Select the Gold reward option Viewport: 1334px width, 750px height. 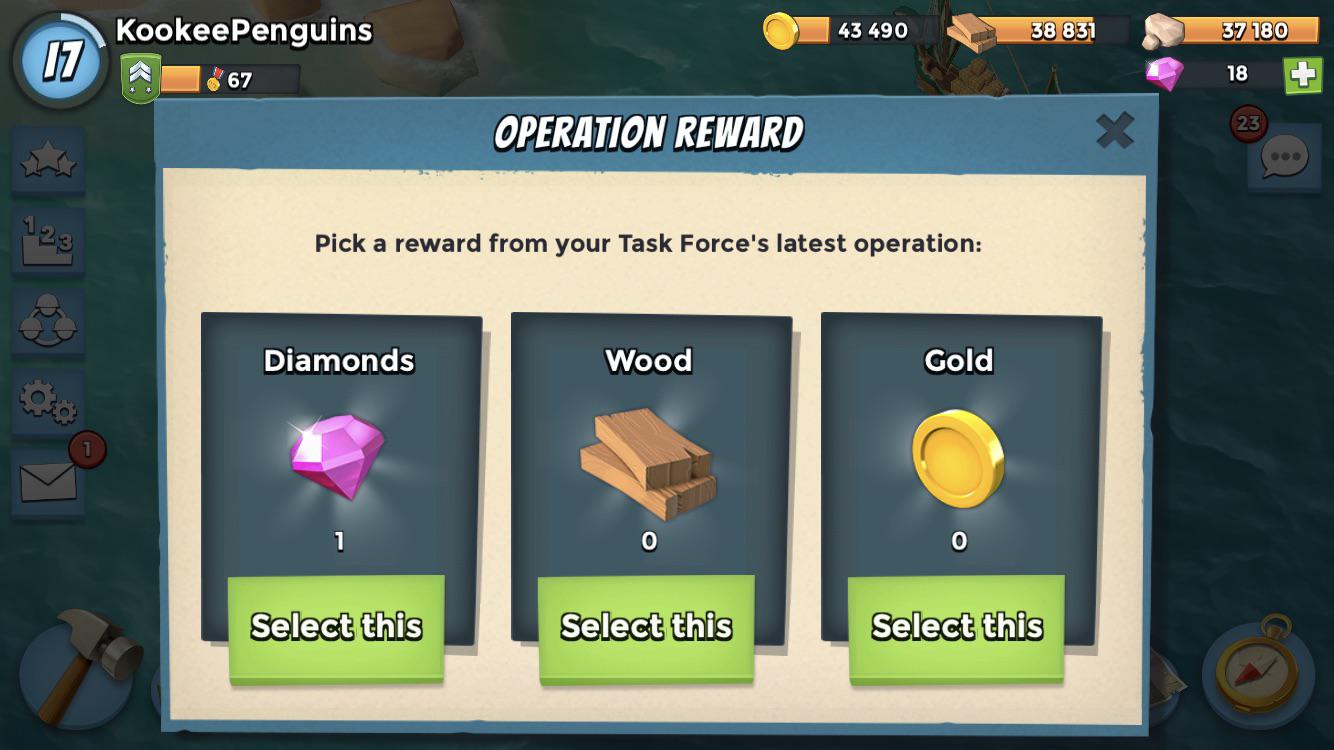tap(958, 626)
